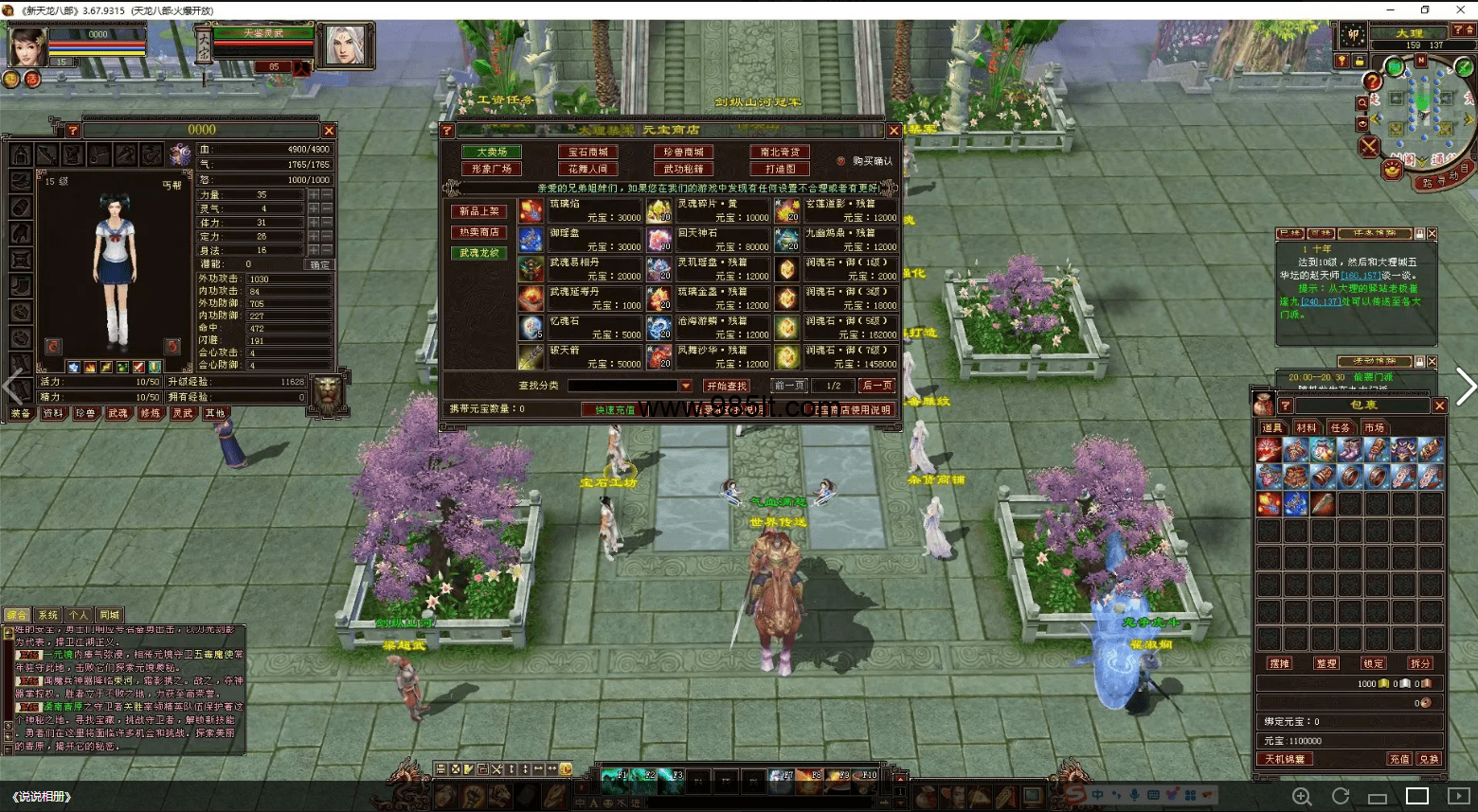Click the 整理 sort button in bag

[1326, 663]
